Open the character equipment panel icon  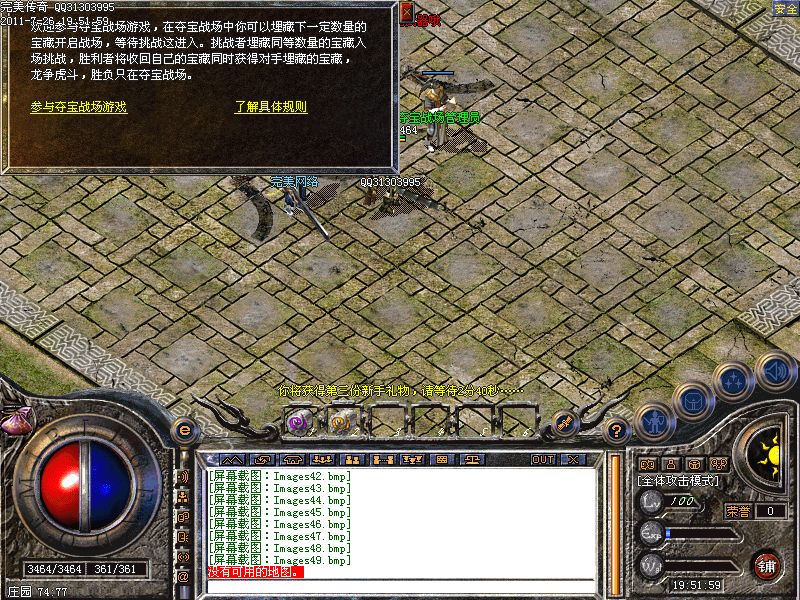653,421
